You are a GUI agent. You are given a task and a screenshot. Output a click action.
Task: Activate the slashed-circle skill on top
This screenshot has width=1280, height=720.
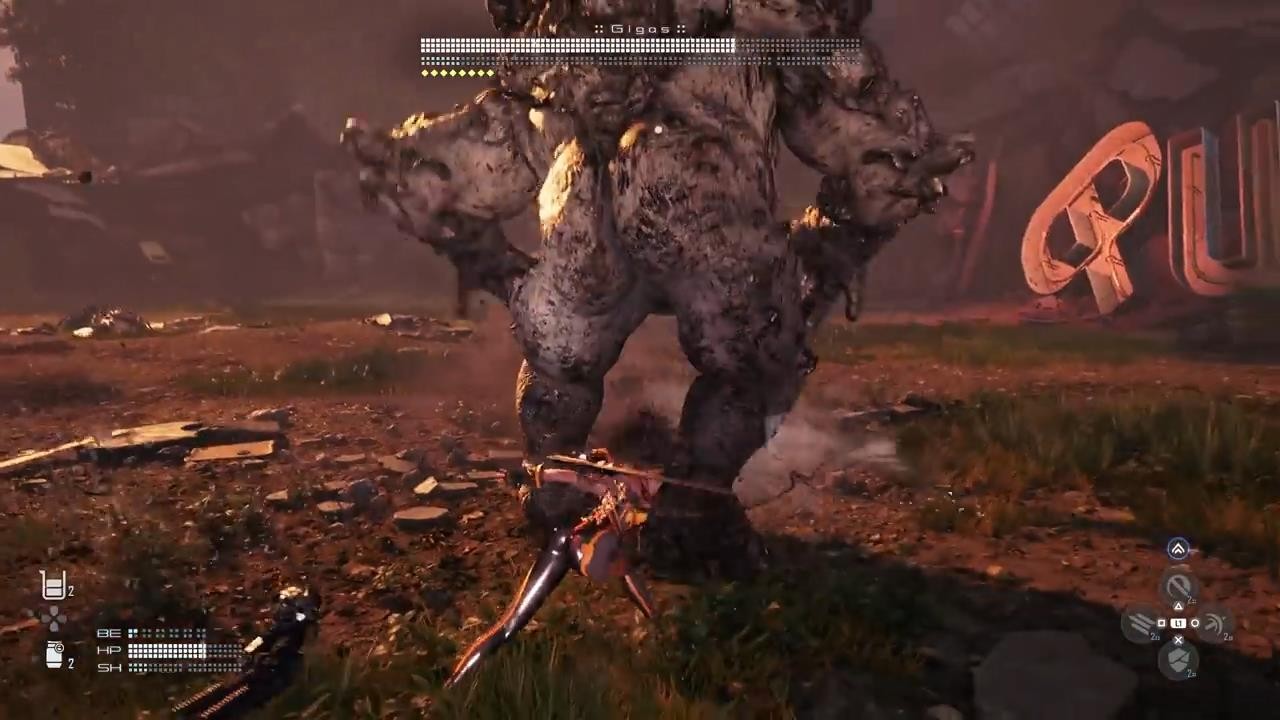[1179, 586]
